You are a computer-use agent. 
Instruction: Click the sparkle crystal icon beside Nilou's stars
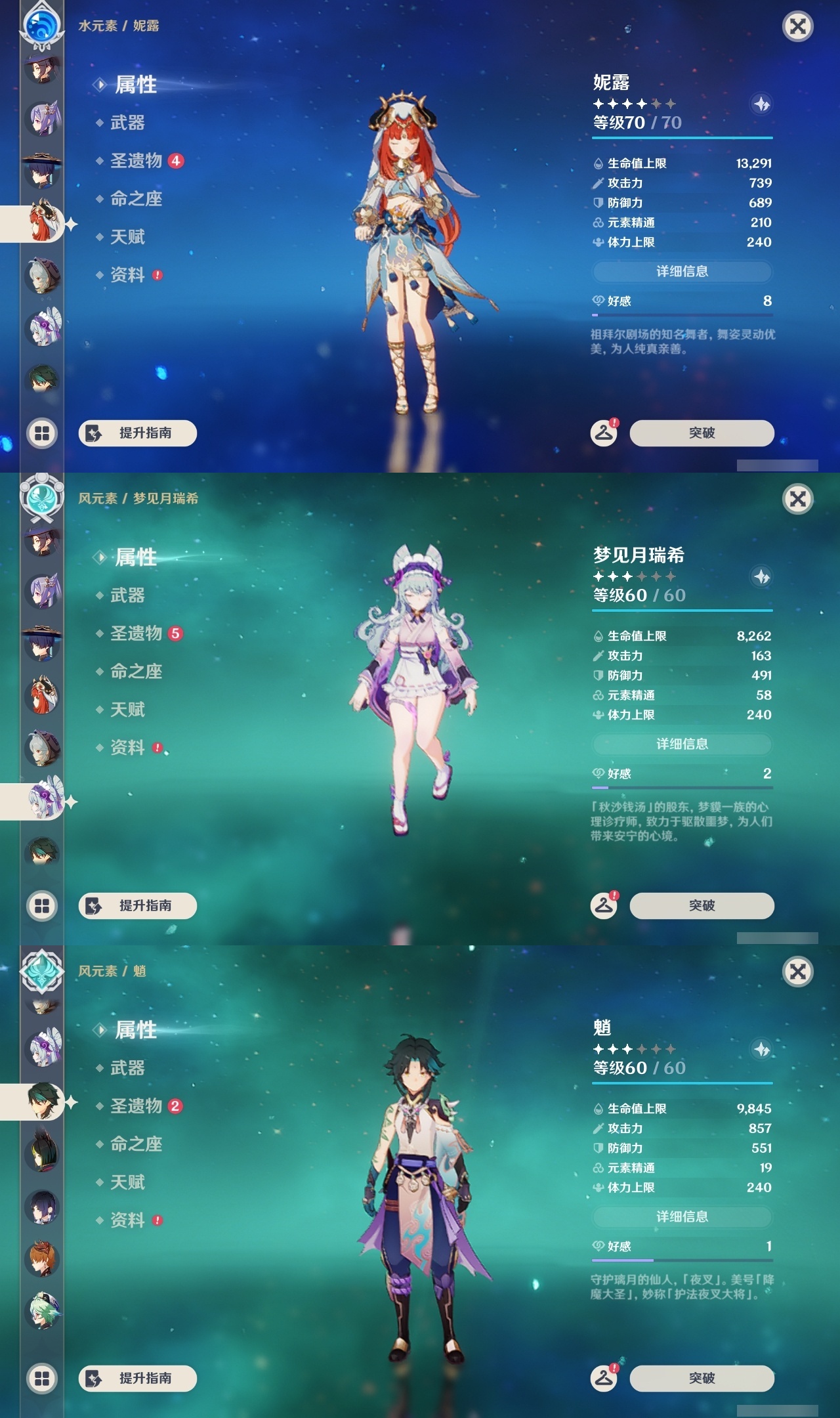(760, 102)
